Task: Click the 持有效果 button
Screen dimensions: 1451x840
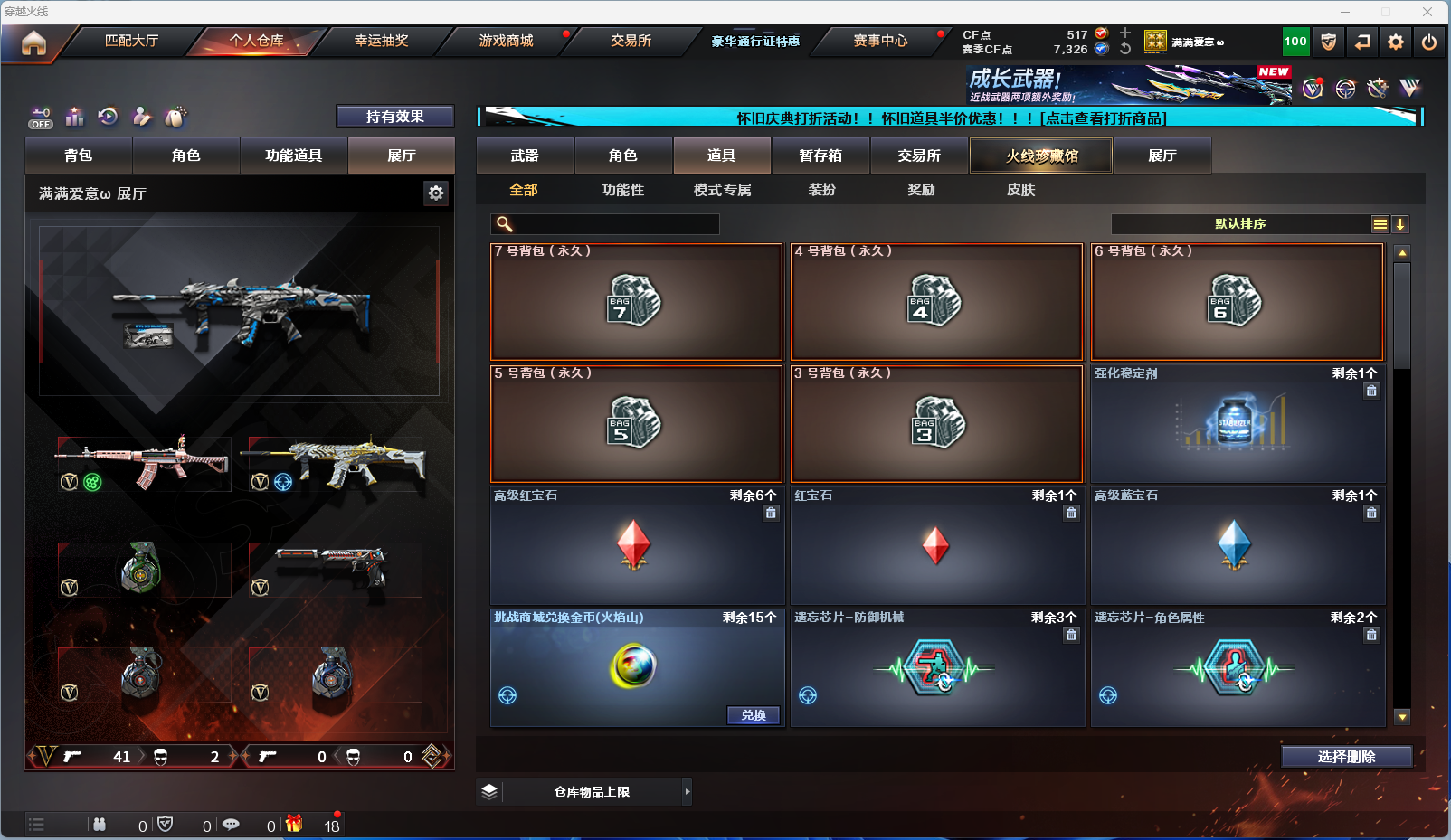Action: pos(394,117)
